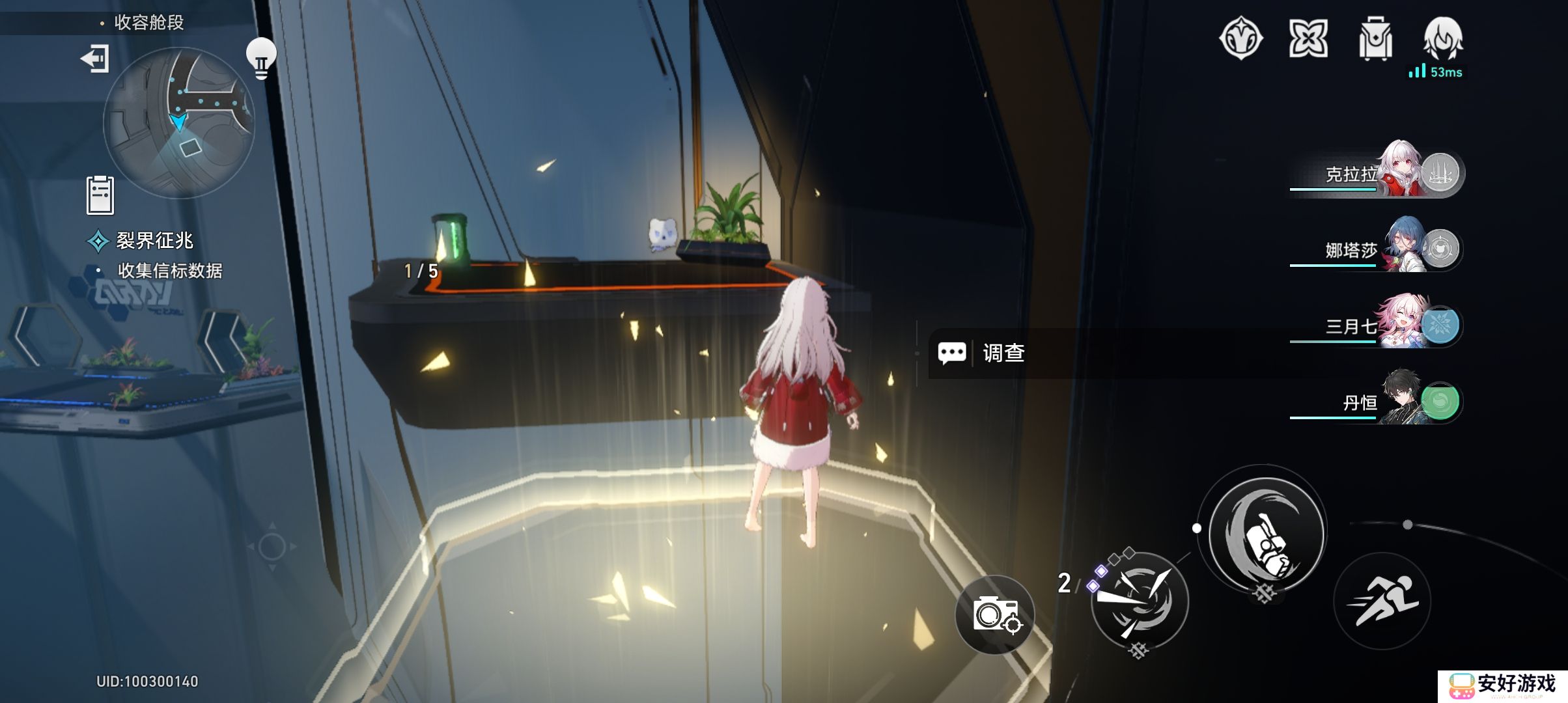Viewport: 1568px width, 703px height.
Task: Use the basic attack button
Action: tap(1266, 534)
